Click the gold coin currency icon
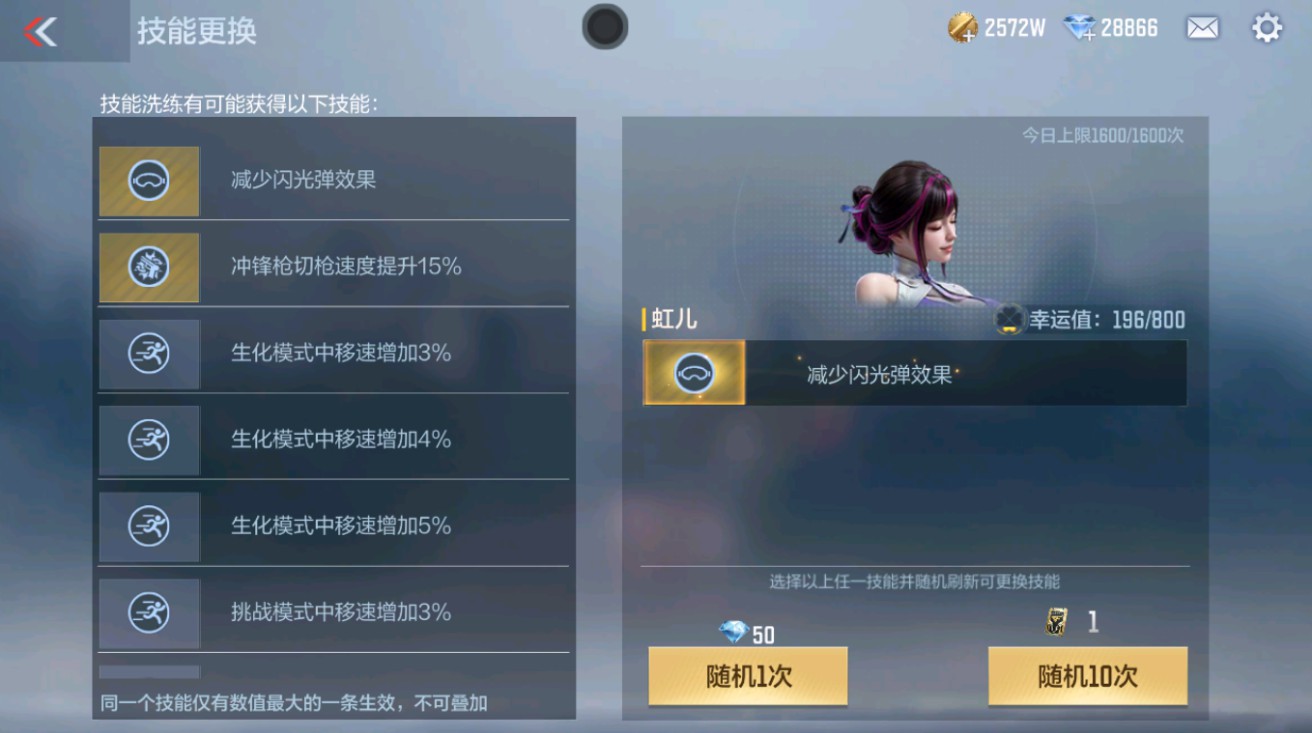 tap(962, 28)
